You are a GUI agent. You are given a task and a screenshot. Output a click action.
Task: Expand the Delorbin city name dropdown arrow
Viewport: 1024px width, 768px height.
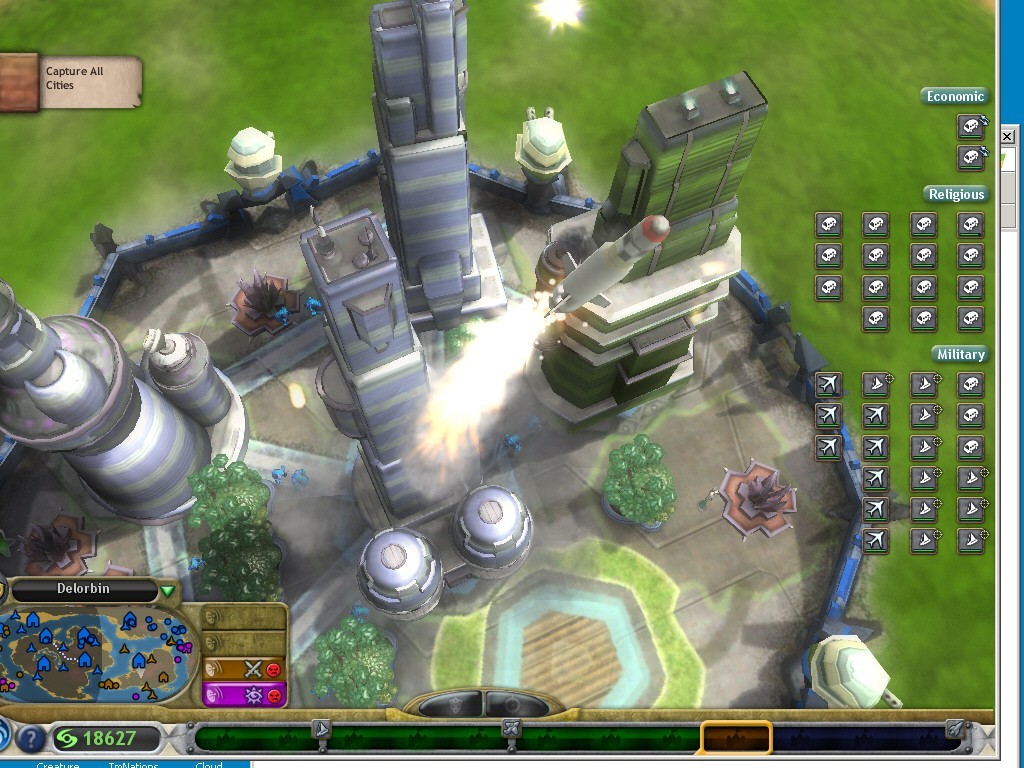(167, 591)
